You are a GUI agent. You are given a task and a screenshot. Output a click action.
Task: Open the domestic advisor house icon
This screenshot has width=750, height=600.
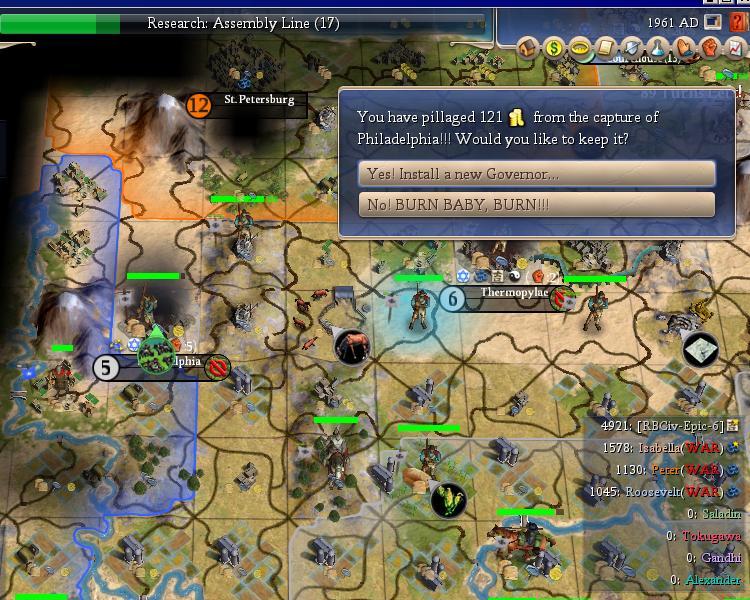(x=528, y=47)
